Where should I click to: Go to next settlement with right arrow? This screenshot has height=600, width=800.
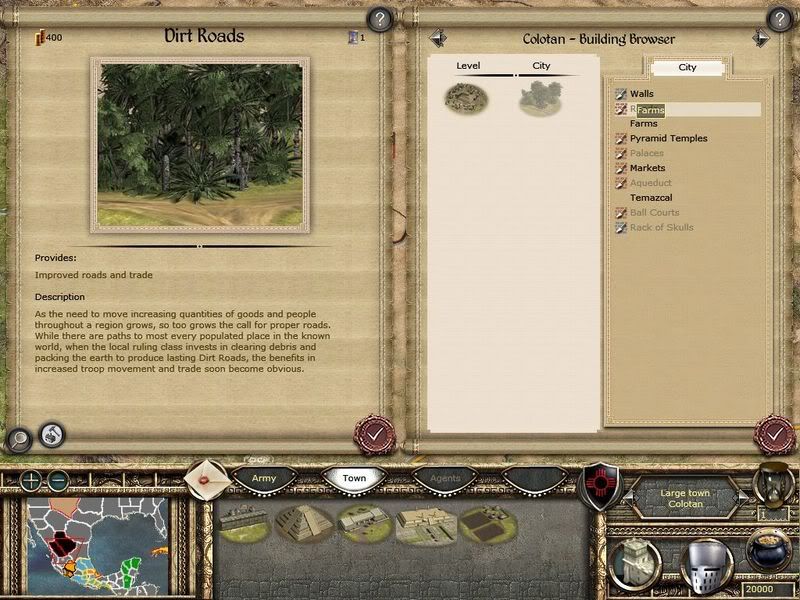(761, 38)
